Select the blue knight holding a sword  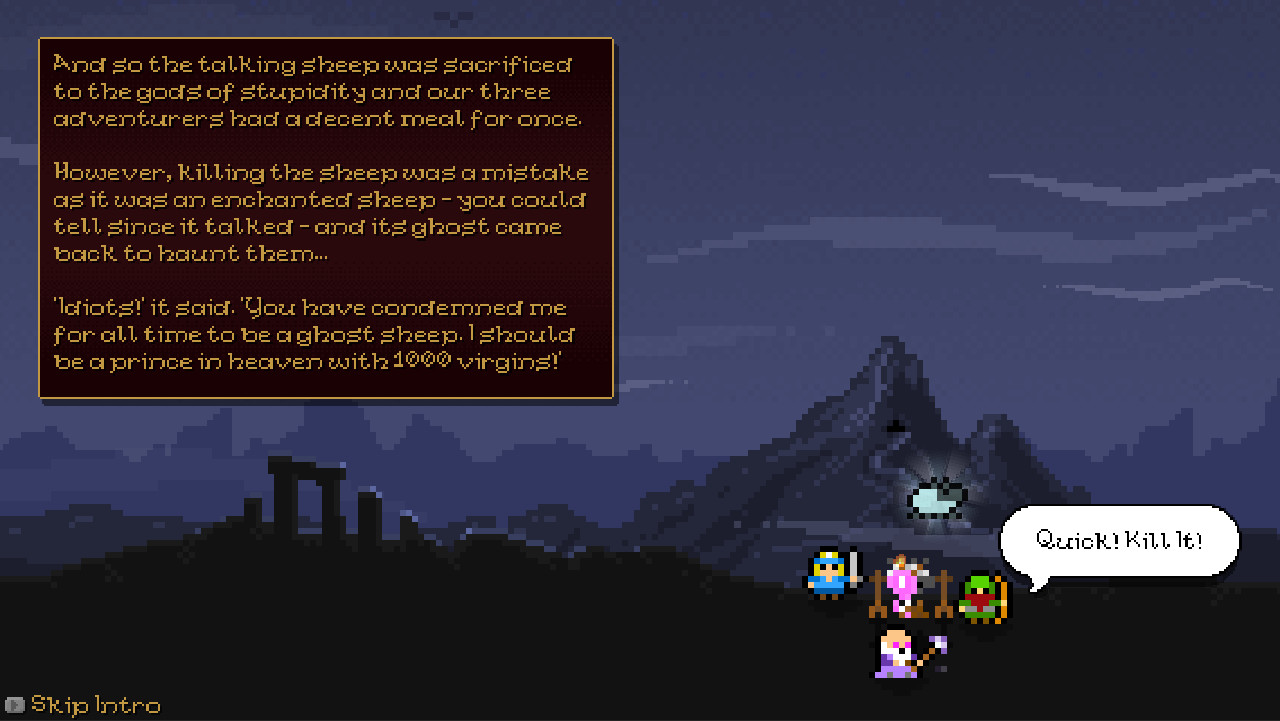click(825, 580)
